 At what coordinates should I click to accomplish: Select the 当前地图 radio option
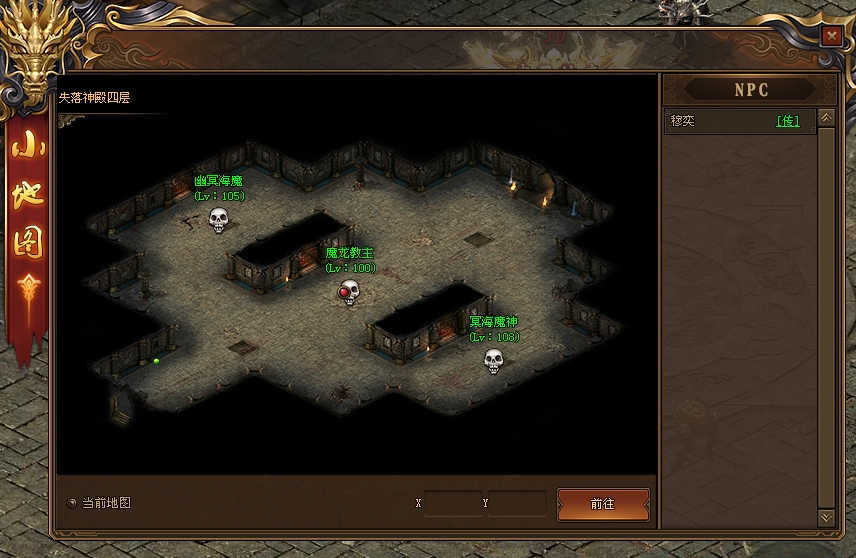pyautogui.click(x=71, y=503)
